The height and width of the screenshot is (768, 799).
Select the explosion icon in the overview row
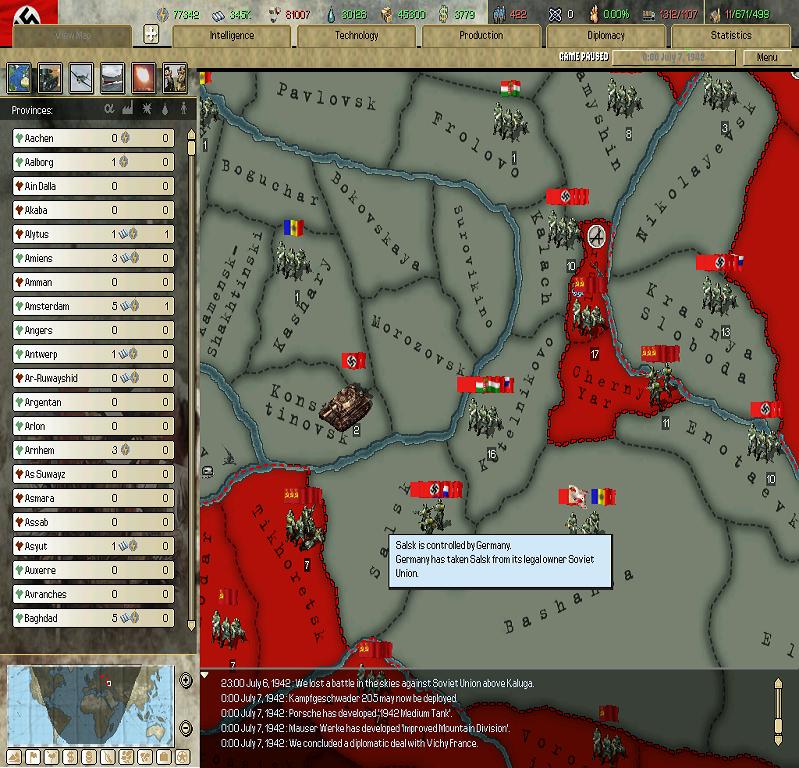143,76
